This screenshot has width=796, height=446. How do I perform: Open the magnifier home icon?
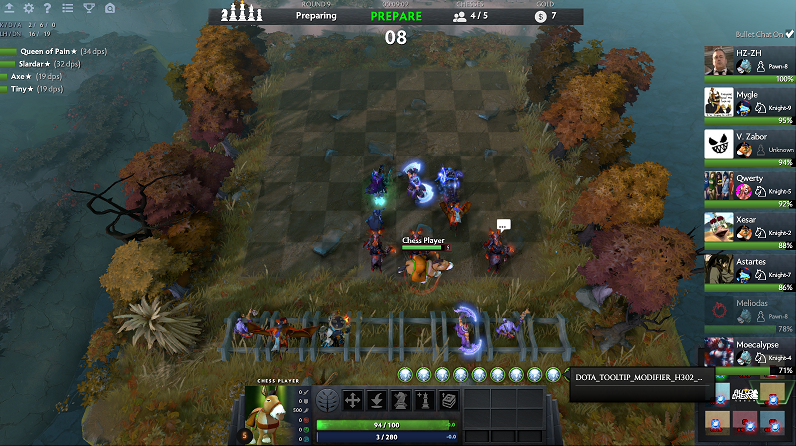click(x=109, y=9)
